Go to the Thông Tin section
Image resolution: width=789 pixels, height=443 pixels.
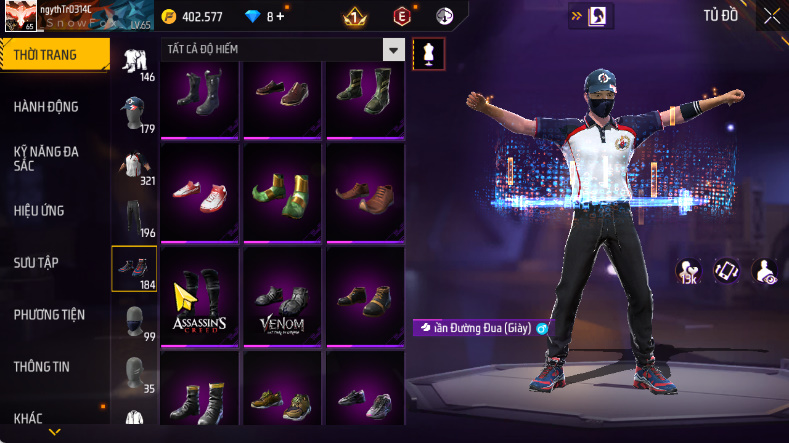pyautogui.click(x=42, y=367)
